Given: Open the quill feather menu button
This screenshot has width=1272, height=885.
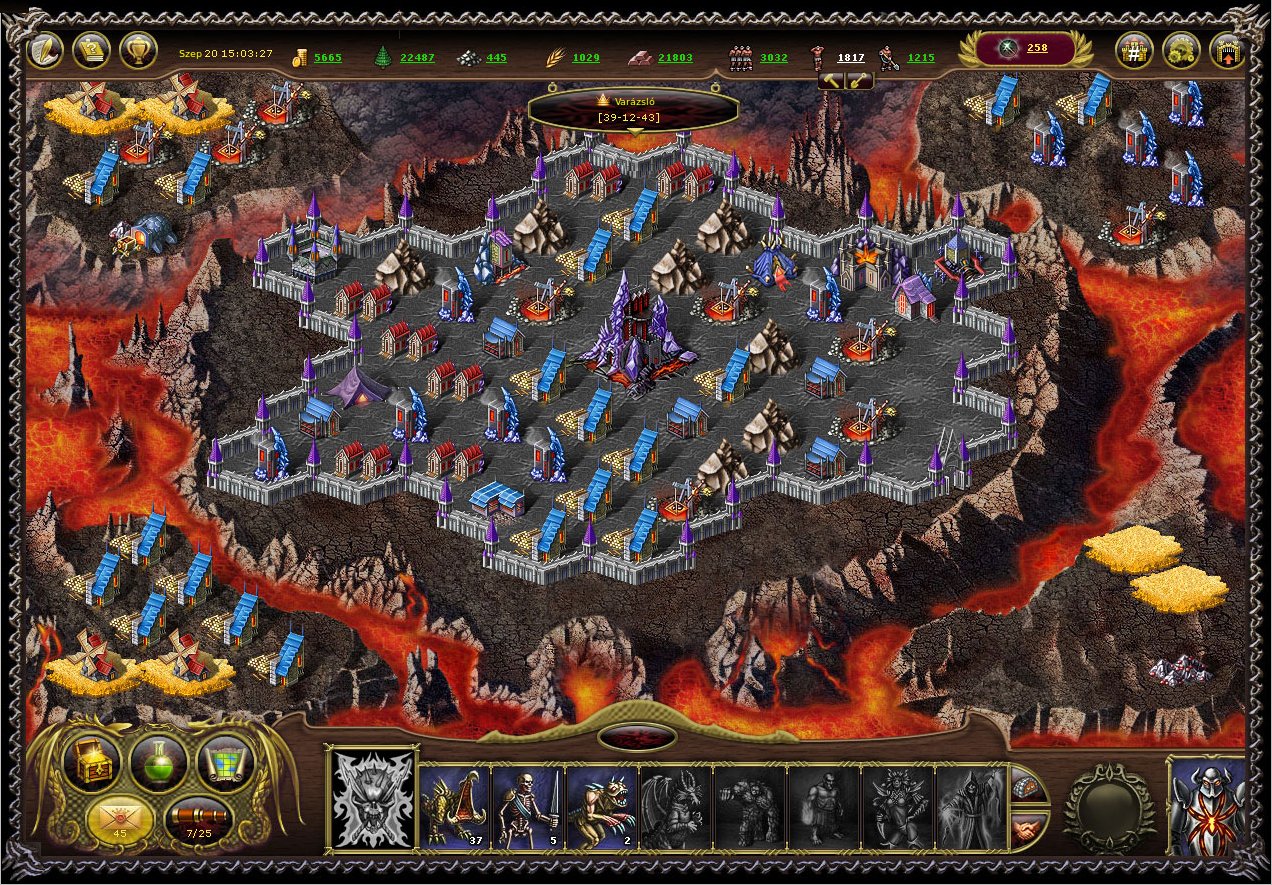Looking at the screenshot, I should 46,50.
